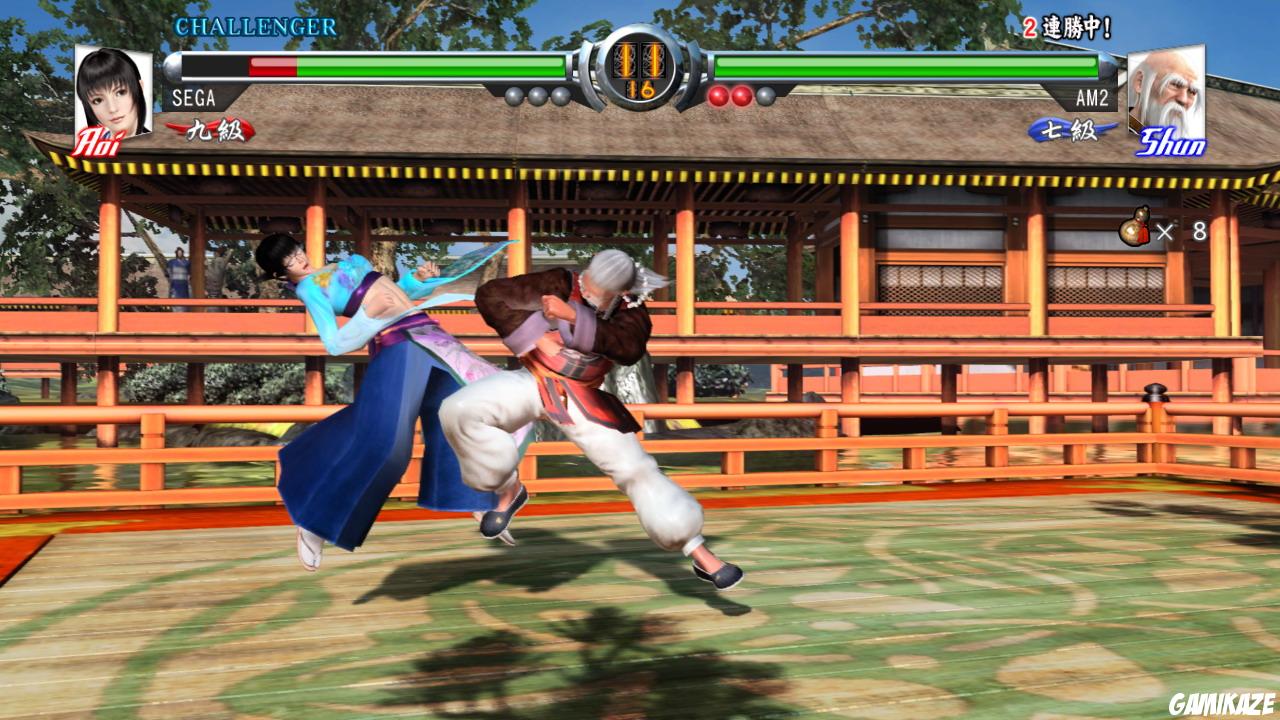
Task: Click the gourd item icon near Shun's side
Action: [x=1133, y=227]
